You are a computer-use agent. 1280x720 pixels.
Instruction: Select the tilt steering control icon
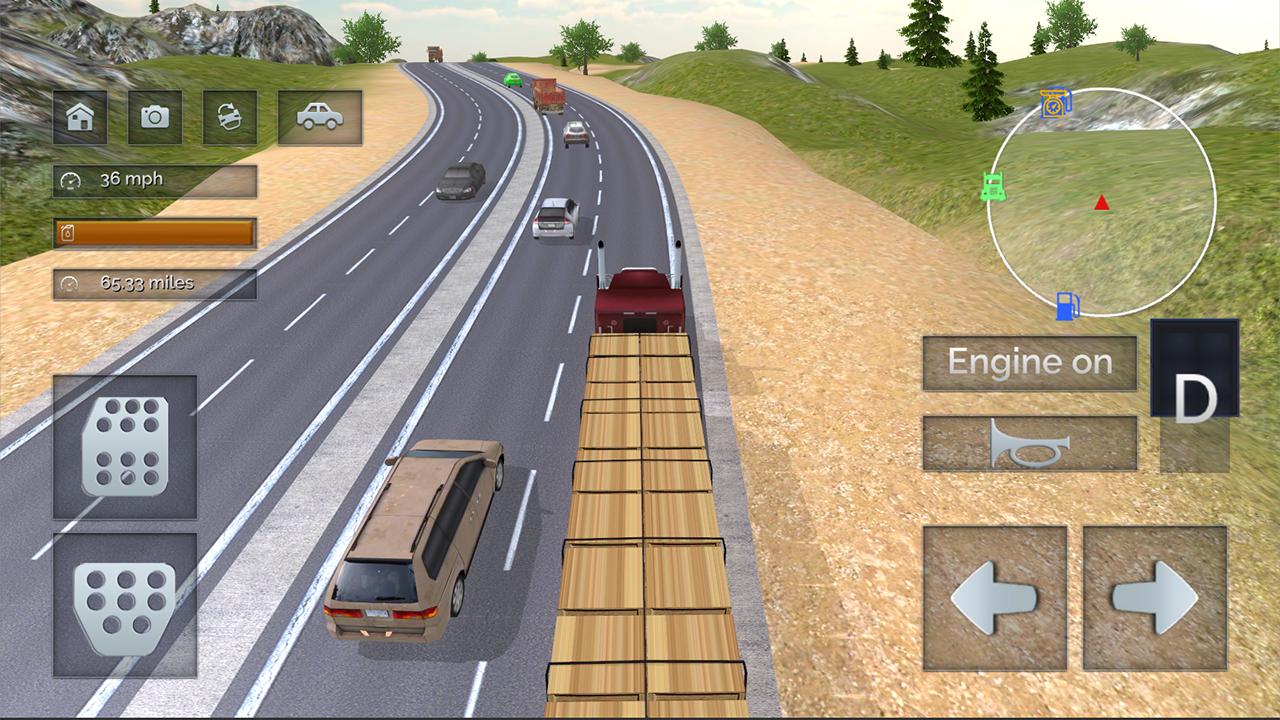pyautogui.click(x=229, y=117)
